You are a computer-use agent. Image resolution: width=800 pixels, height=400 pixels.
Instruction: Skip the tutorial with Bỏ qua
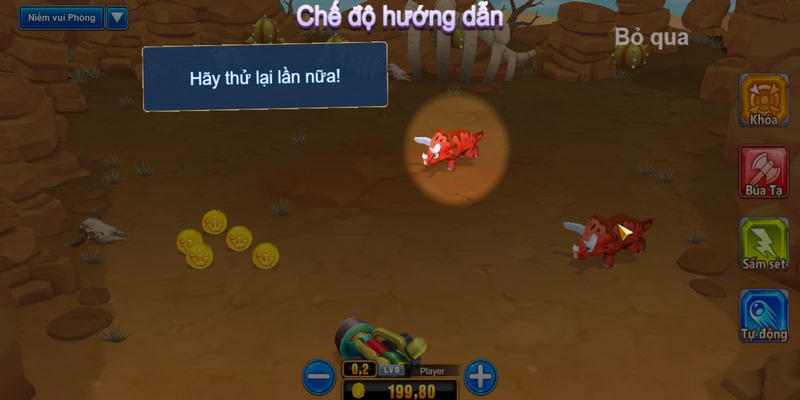(652, 38)
